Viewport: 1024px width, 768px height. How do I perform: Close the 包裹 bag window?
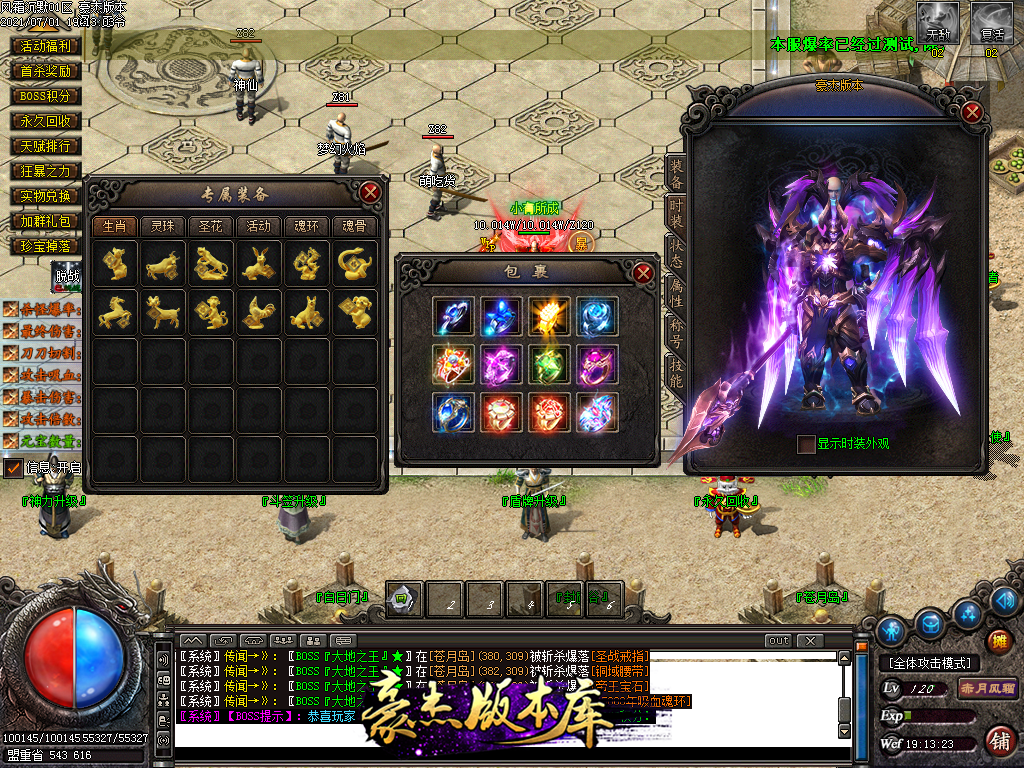pos(643,272)
